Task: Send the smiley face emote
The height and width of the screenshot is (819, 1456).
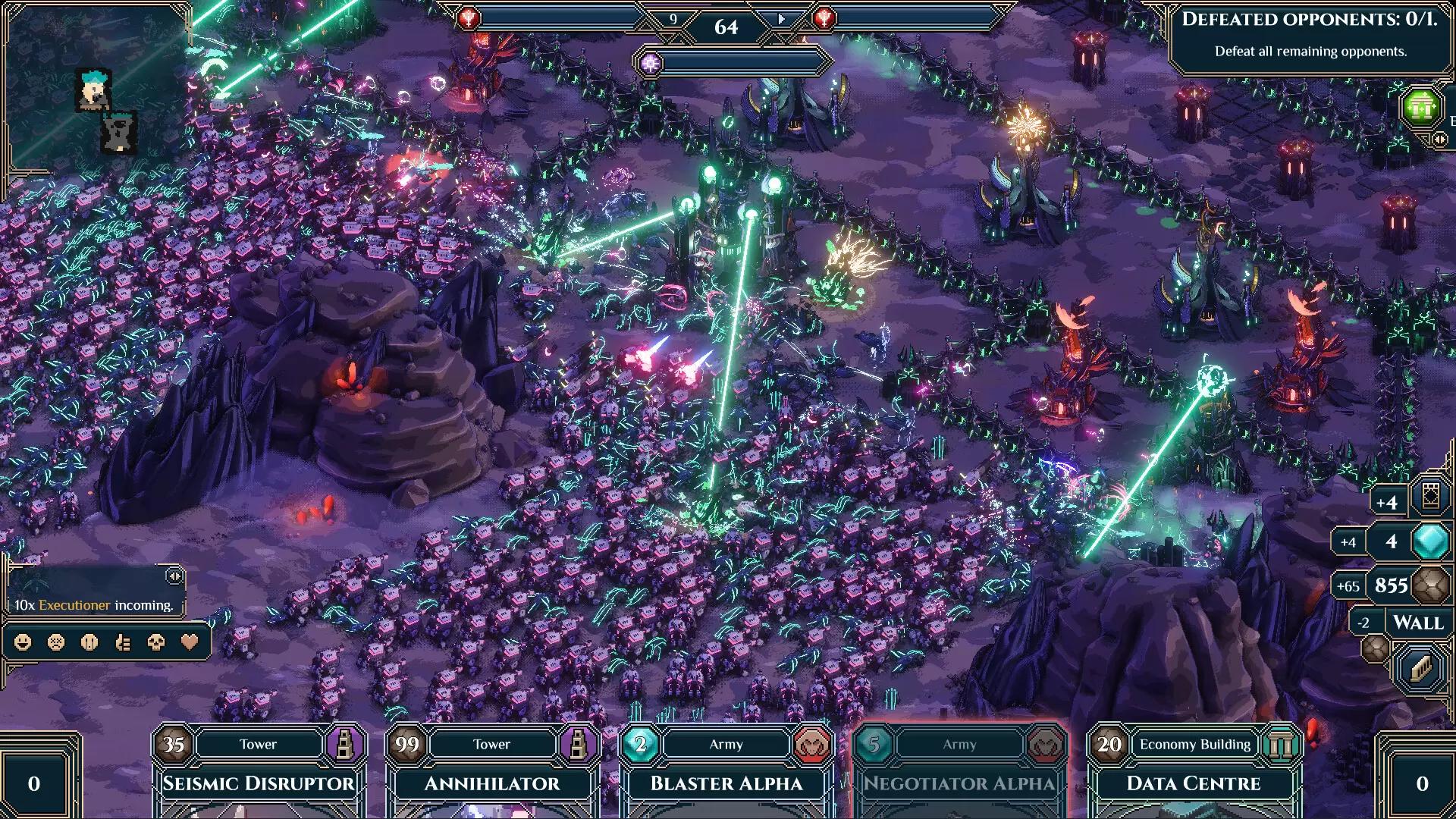Action: point(24,642)
